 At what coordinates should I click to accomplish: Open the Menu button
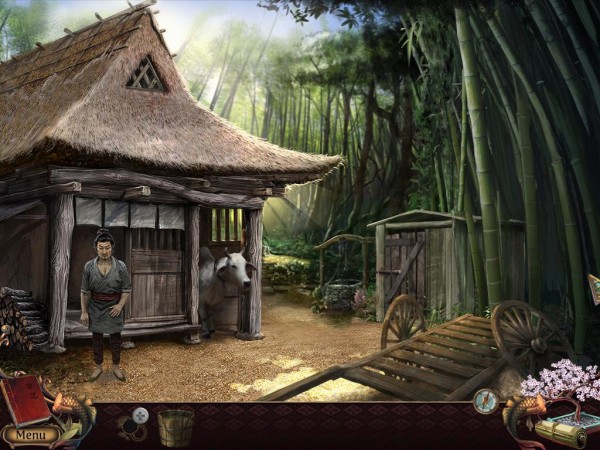(x=29, y=435)
